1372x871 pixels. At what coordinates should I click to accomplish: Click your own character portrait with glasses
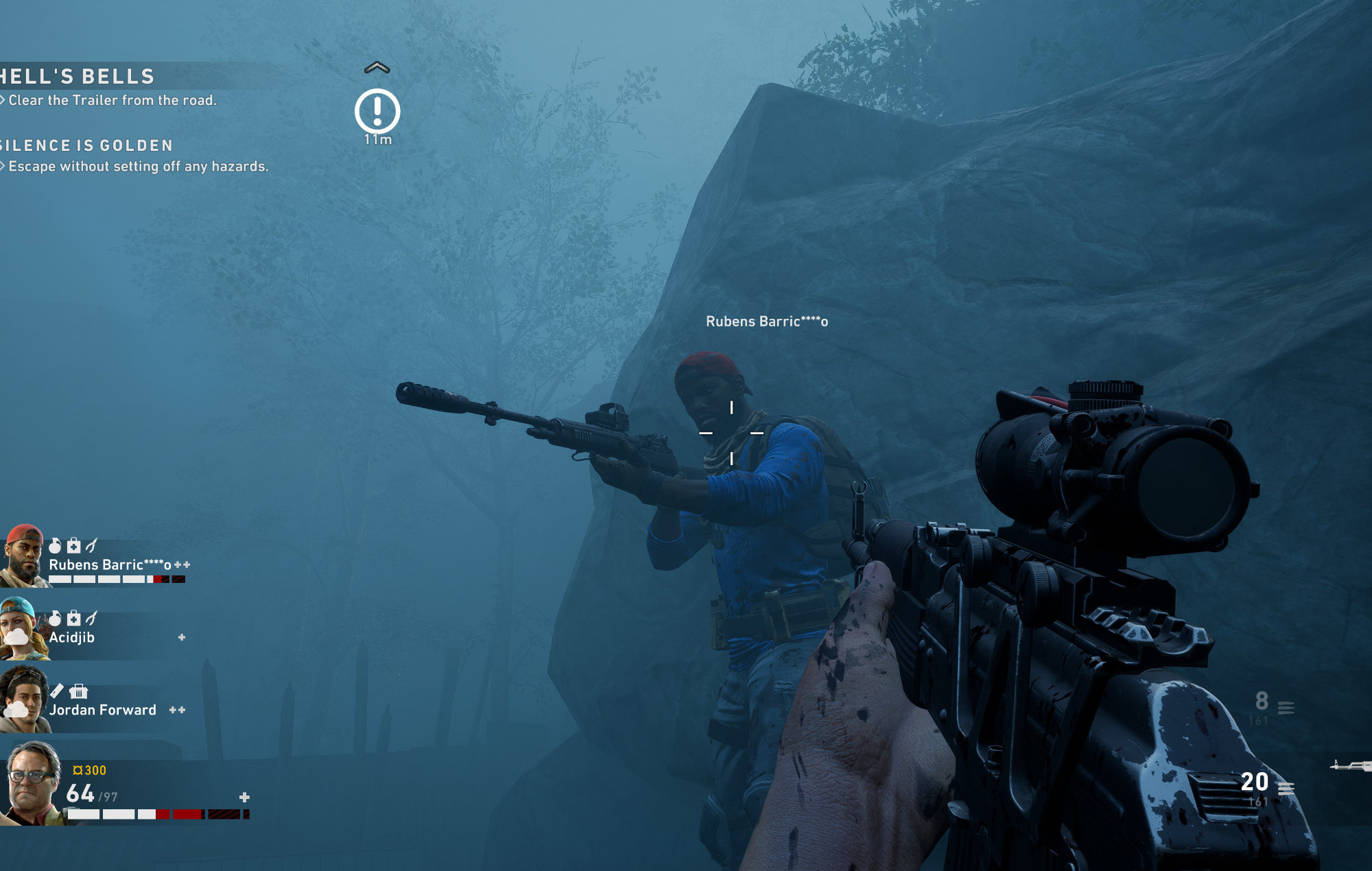click(32, 783)
